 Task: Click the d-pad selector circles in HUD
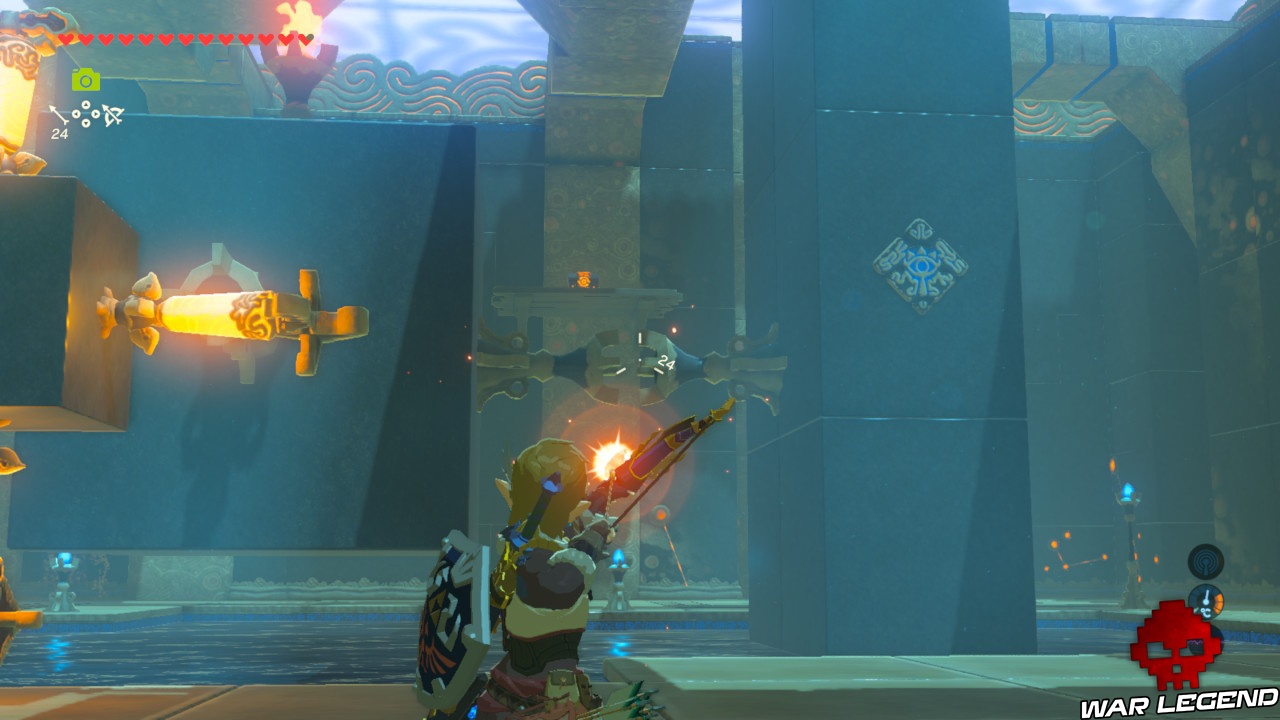pos(85,113)
